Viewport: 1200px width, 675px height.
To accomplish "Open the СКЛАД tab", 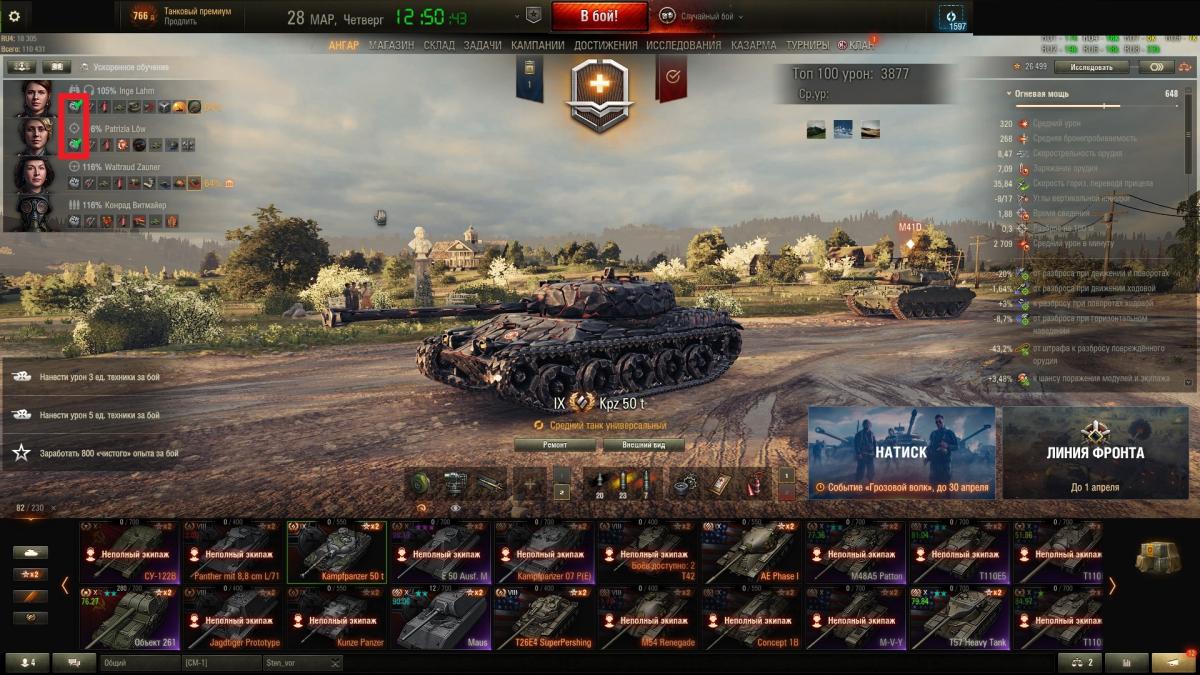I will 439,45.
